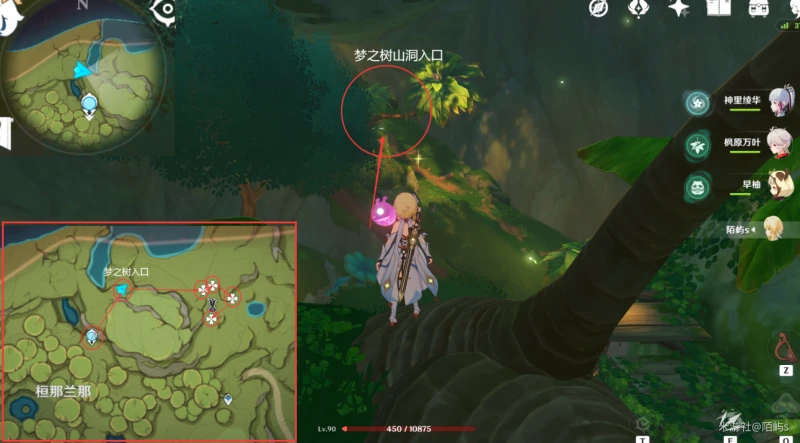Open the Paimon menu icon
The height and width of the screenshot is (443, 800).
point(12,18)
